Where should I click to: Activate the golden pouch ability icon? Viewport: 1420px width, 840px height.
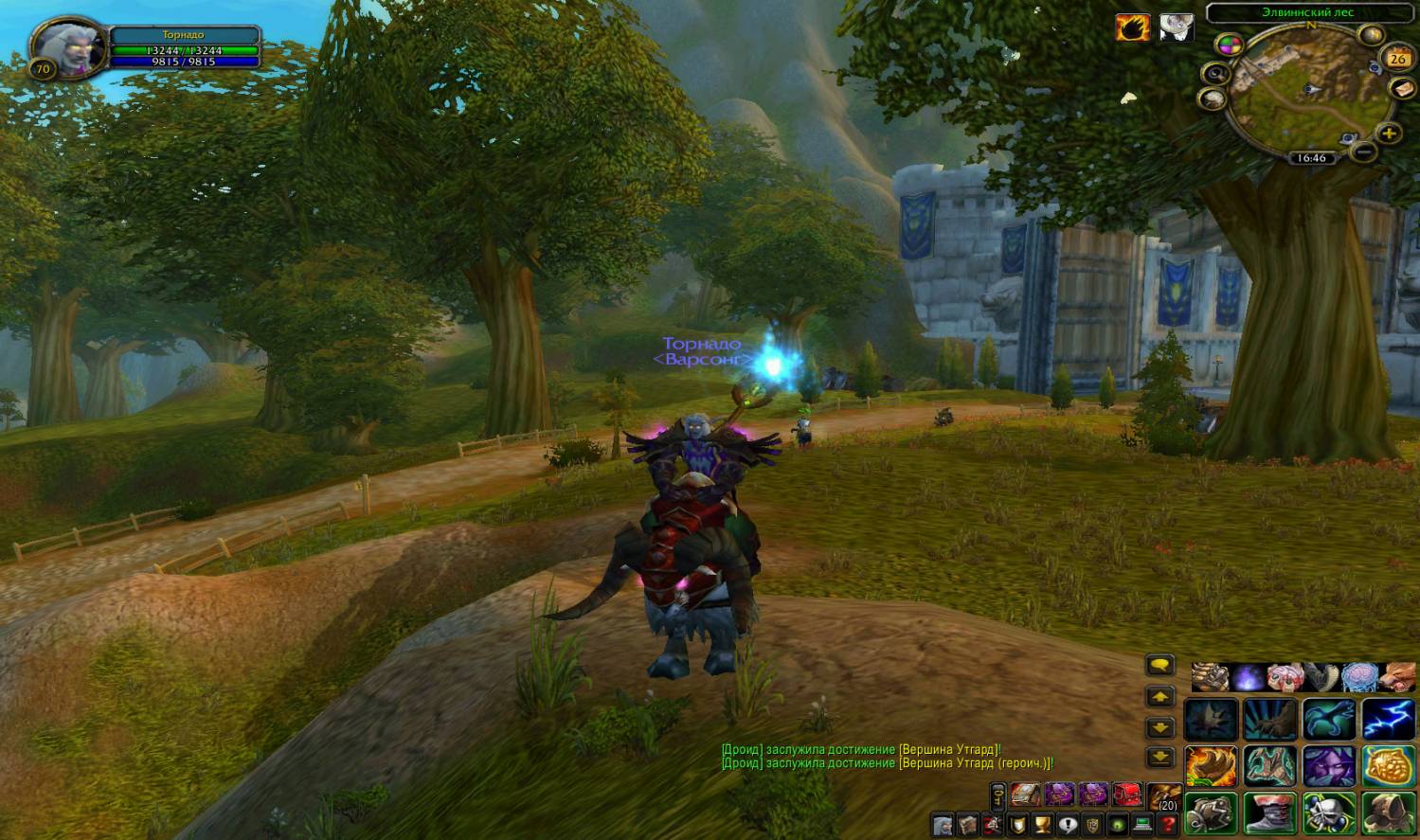point(1388,765)
